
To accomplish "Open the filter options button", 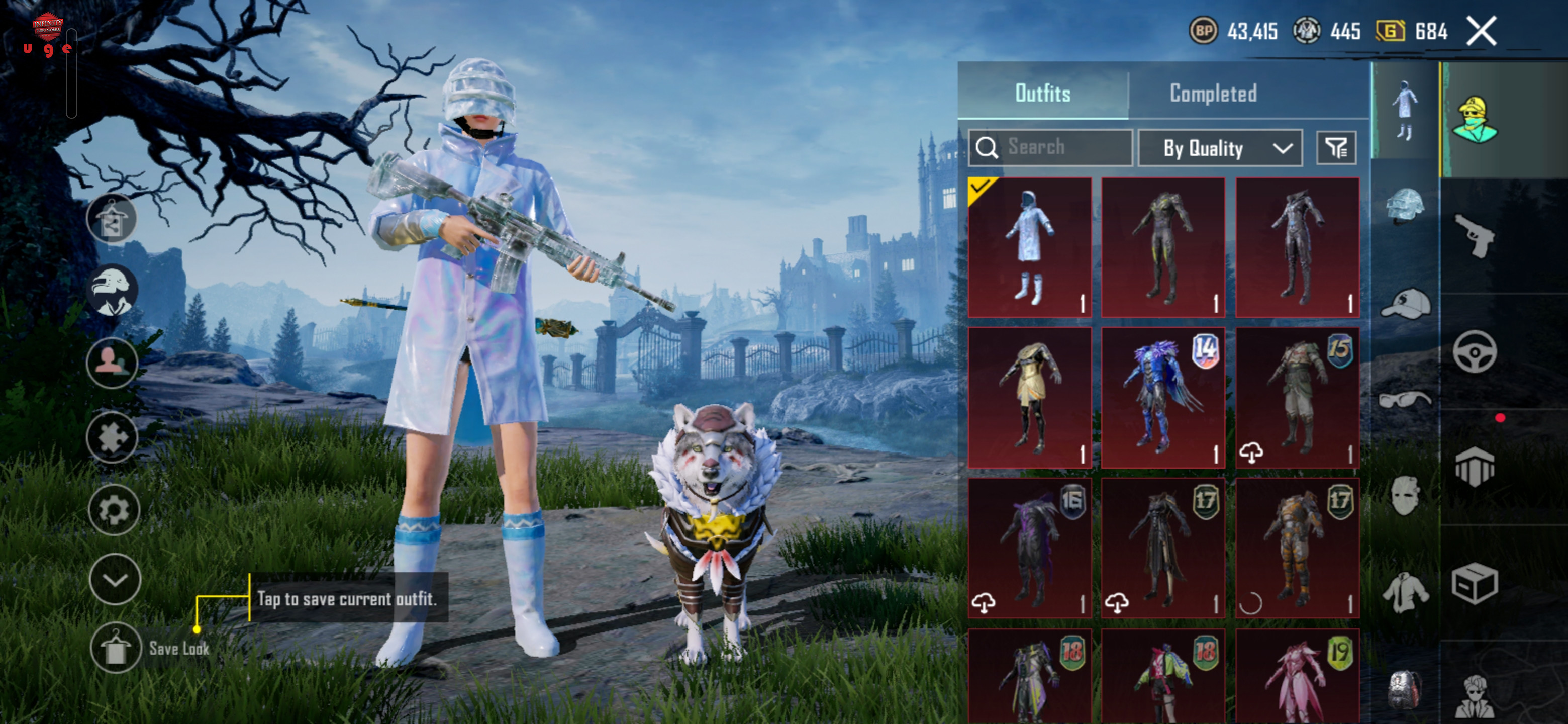I will click(1335, 148).
